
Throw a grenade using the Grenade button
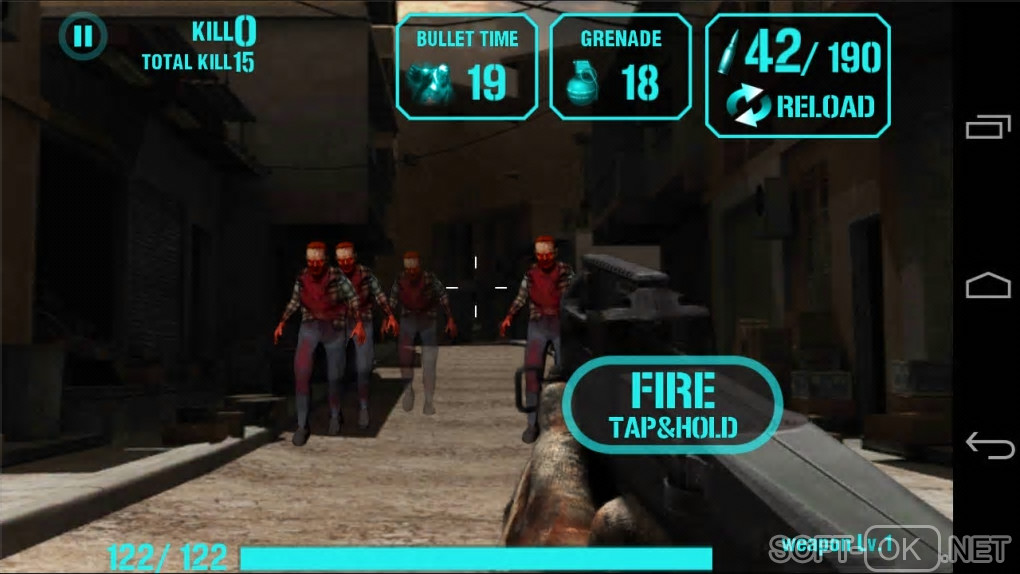[x=620, y=68]
